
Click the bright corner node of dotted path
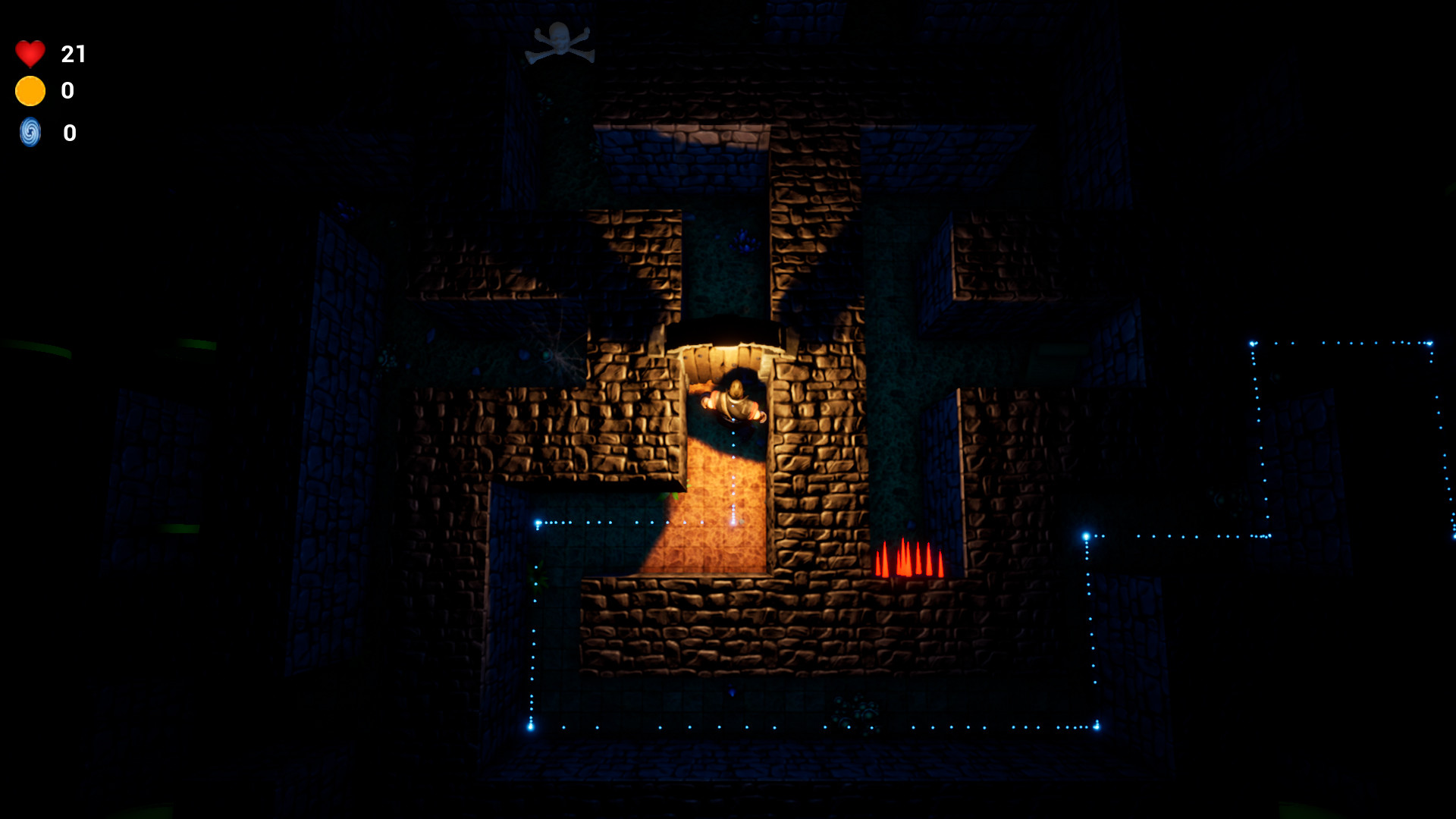(538, 522)
